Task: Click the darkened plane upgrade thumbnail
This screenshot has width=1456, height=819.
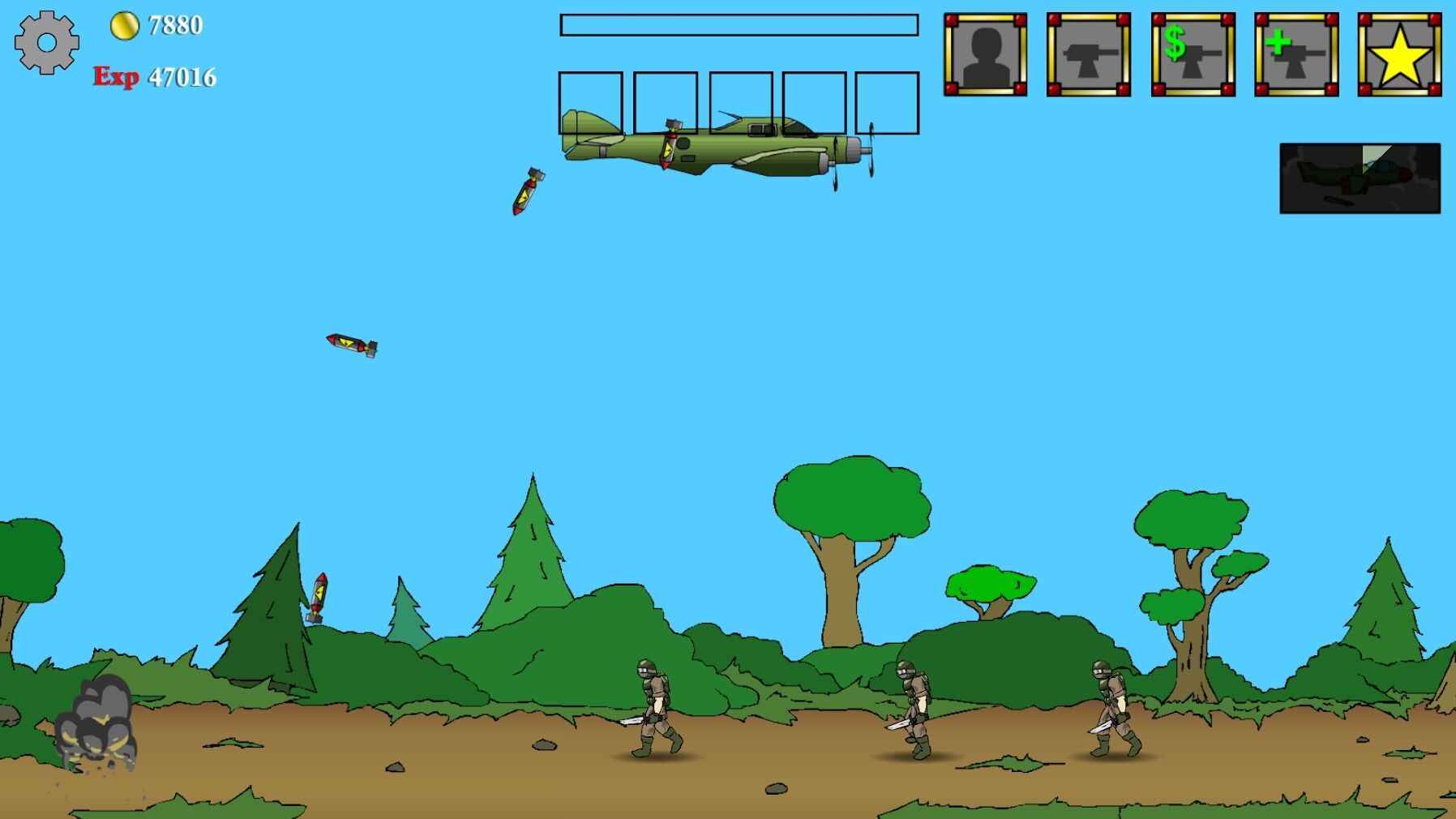Action: point(1362,178)
